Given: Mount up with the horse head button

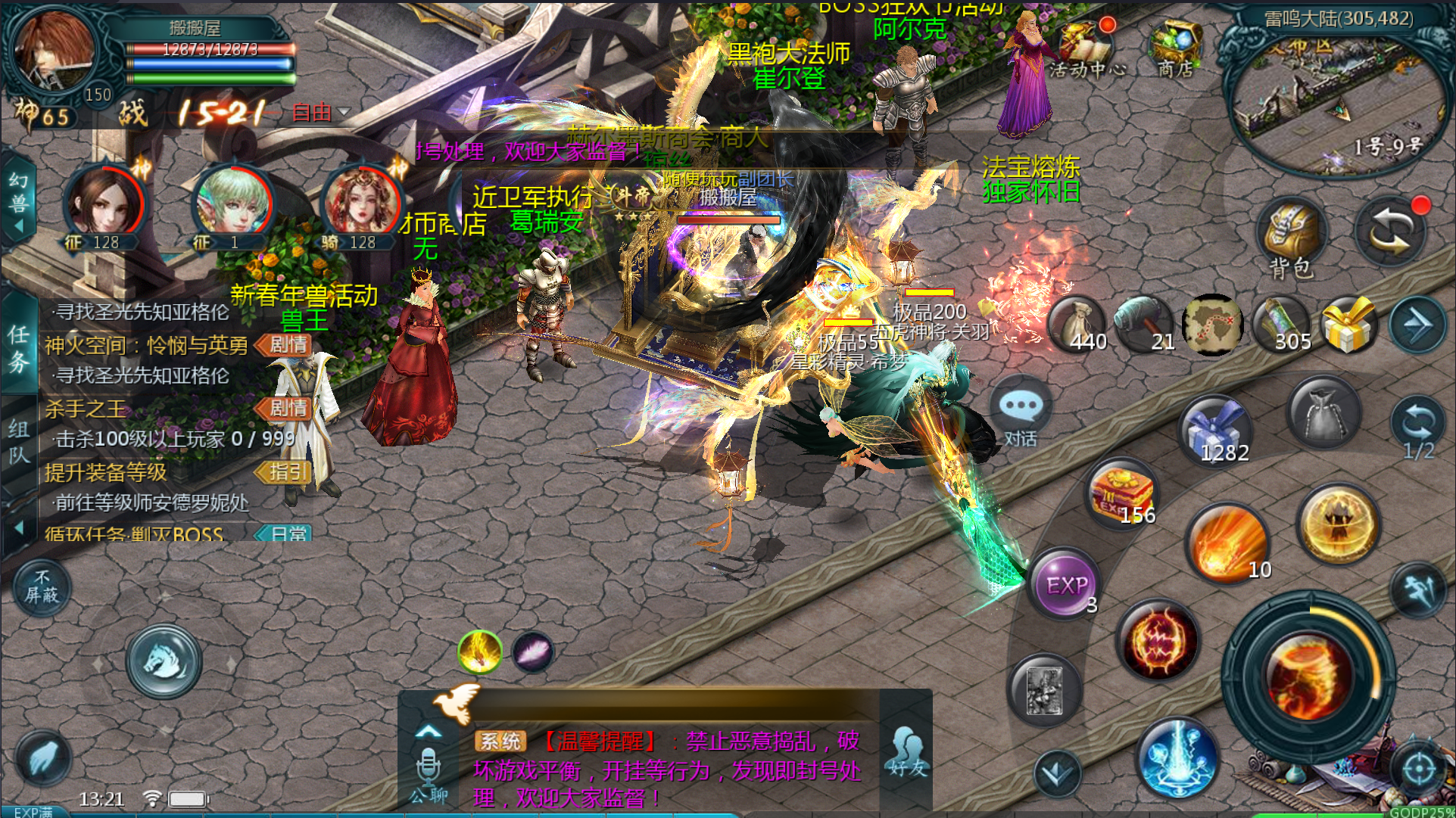Looking at the screenshot, I should 164,661.
